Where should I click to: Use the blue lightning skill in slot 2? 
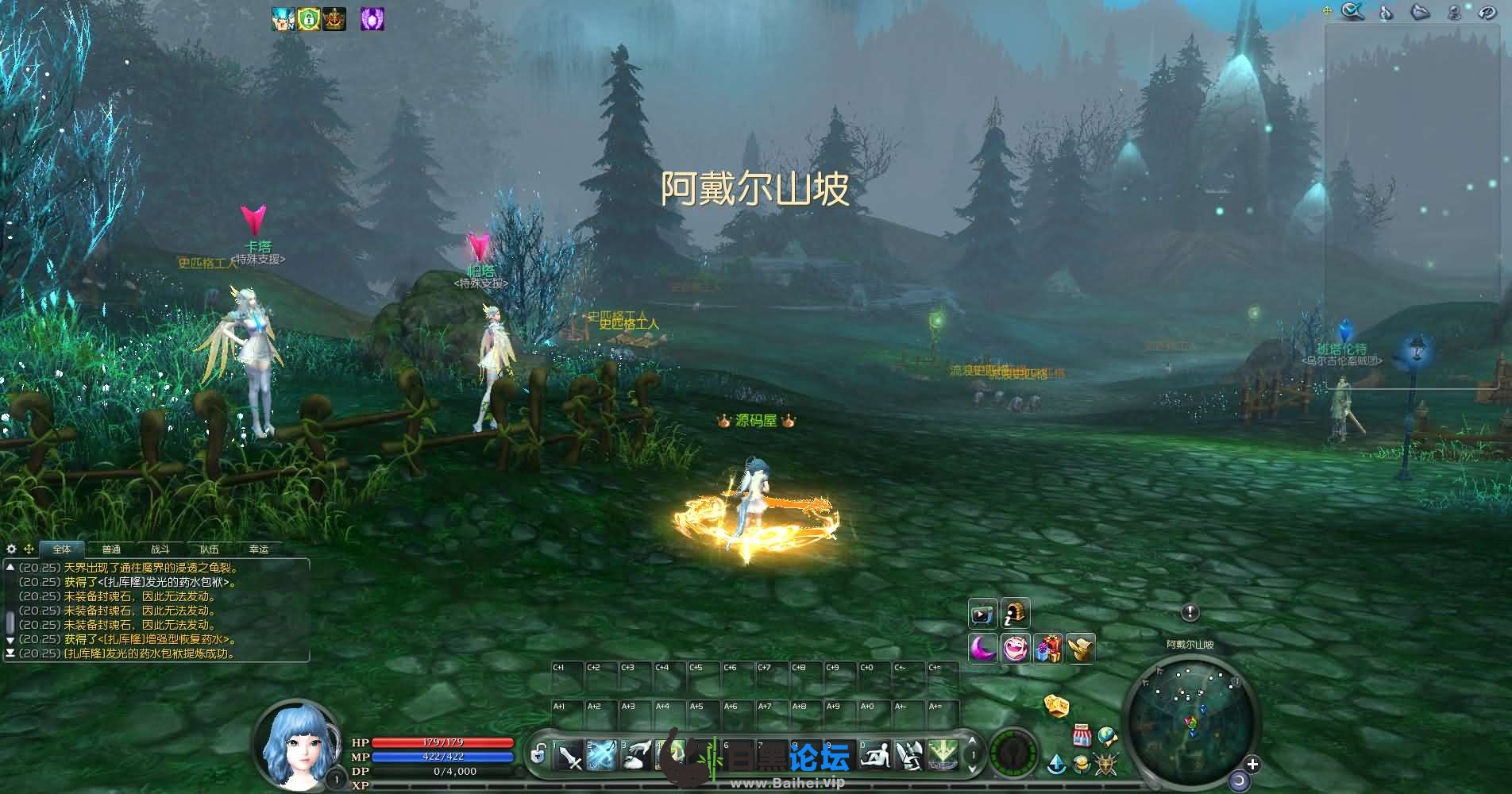[602, 755]
